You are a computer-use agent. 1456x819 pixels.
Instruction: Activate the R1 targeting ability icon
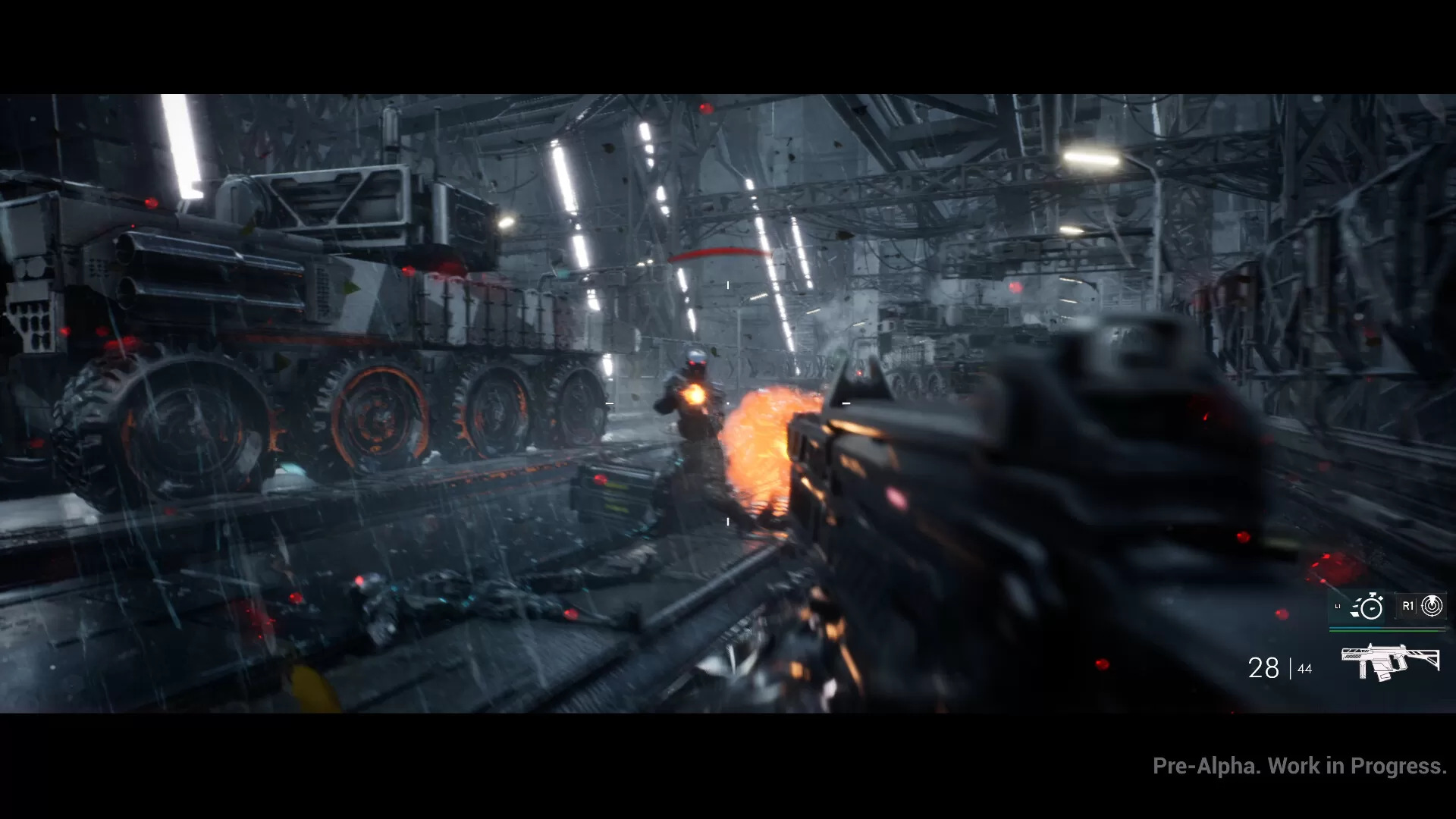[1433, 607]
